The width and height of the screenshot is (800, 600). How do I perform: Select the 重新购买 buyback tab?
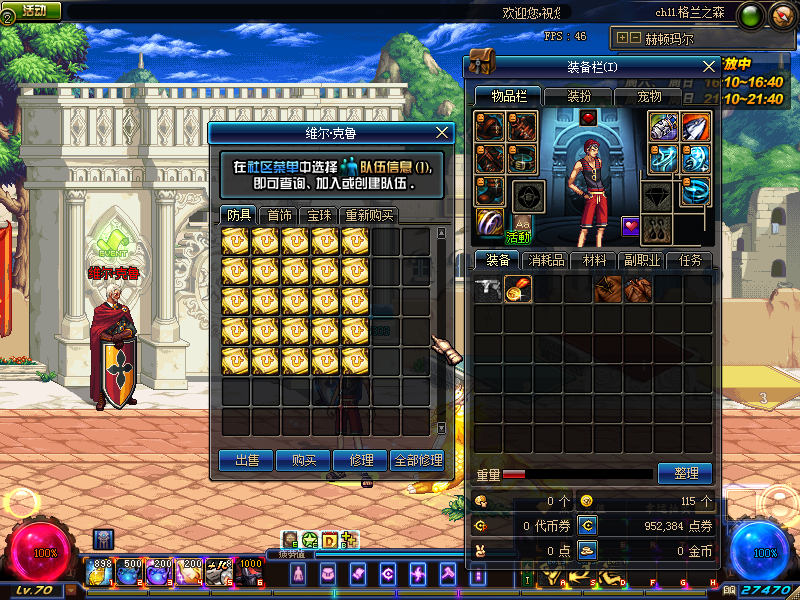tap(369, 215)
